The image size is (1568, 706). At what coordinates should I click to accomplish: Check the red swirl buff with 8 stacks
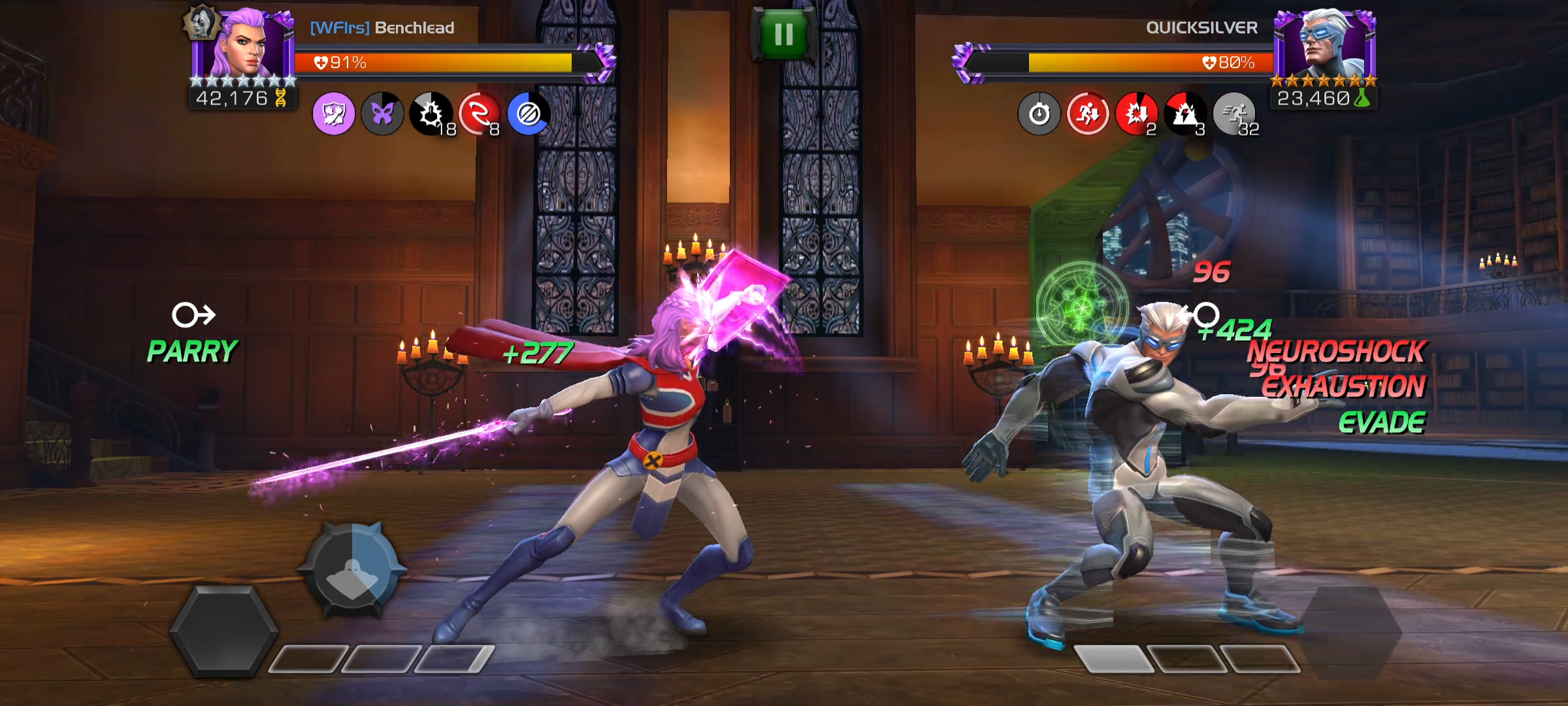point(480,114)
